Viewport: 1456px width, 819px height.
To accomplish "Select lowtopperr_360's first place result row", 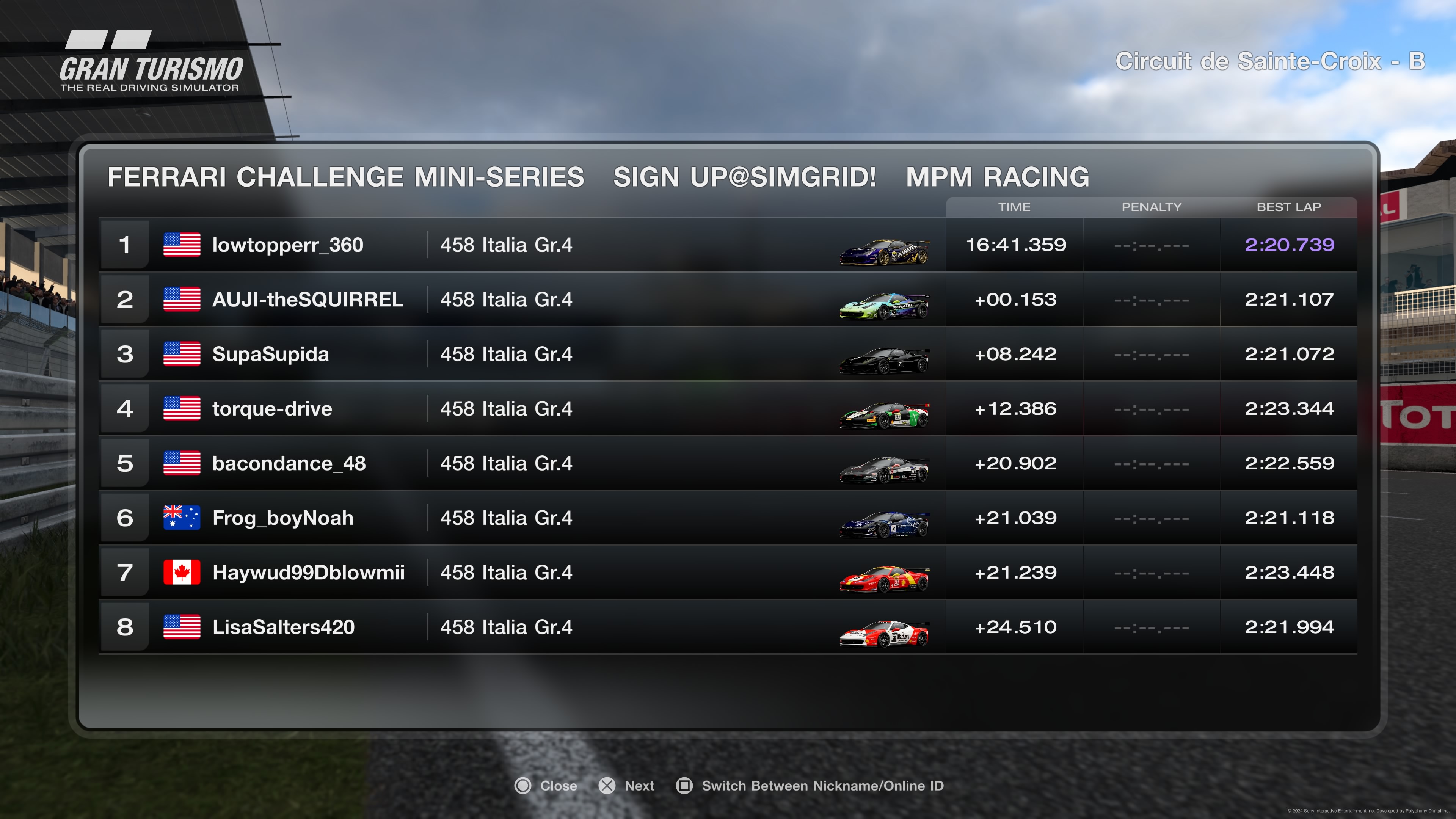I will [287, 245].
